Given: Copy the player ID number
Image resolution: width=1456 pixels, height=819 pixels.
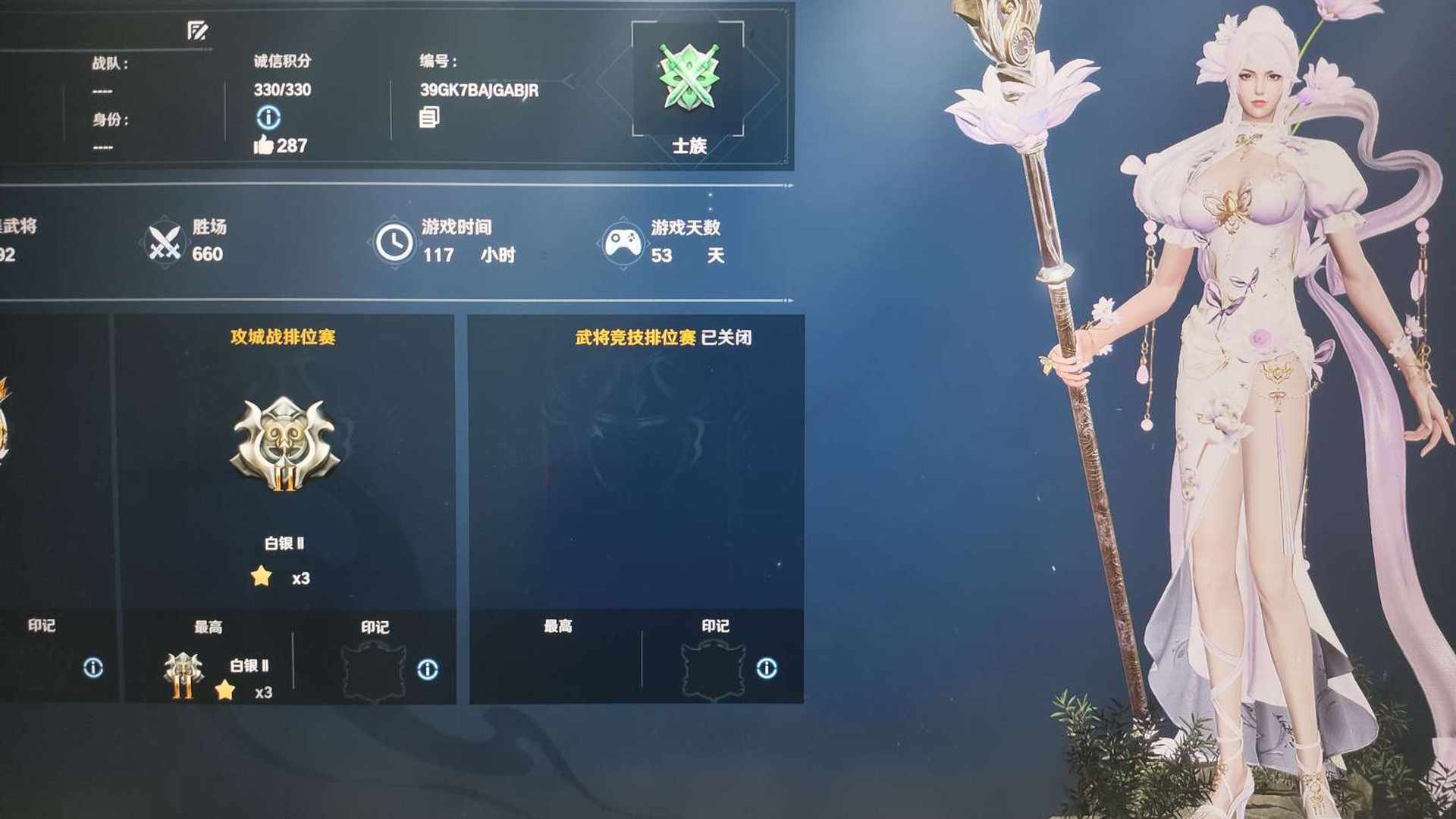Looking at the screenshot, I should pyautogui.click(x=429, y=117).
